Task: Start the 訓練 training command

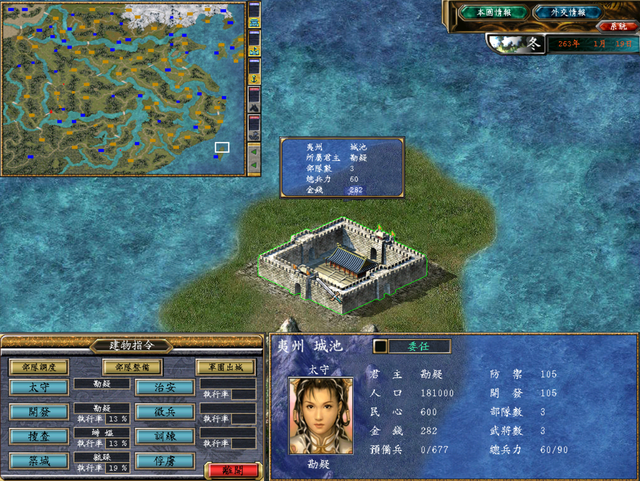Action: [x=164, y=437]
